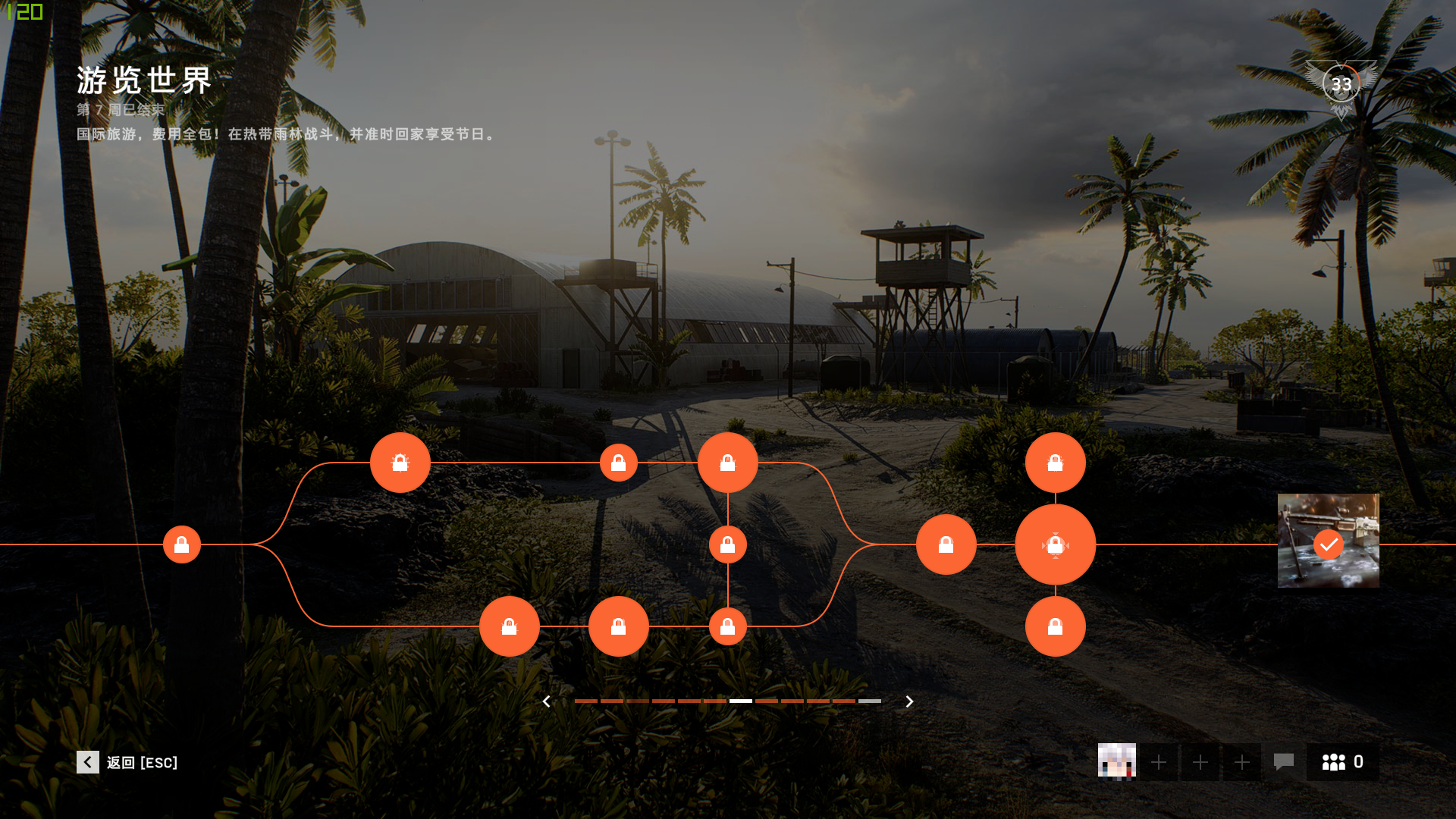
Task: Select the highlighted white week indicator segment
Action: point(740,701)
